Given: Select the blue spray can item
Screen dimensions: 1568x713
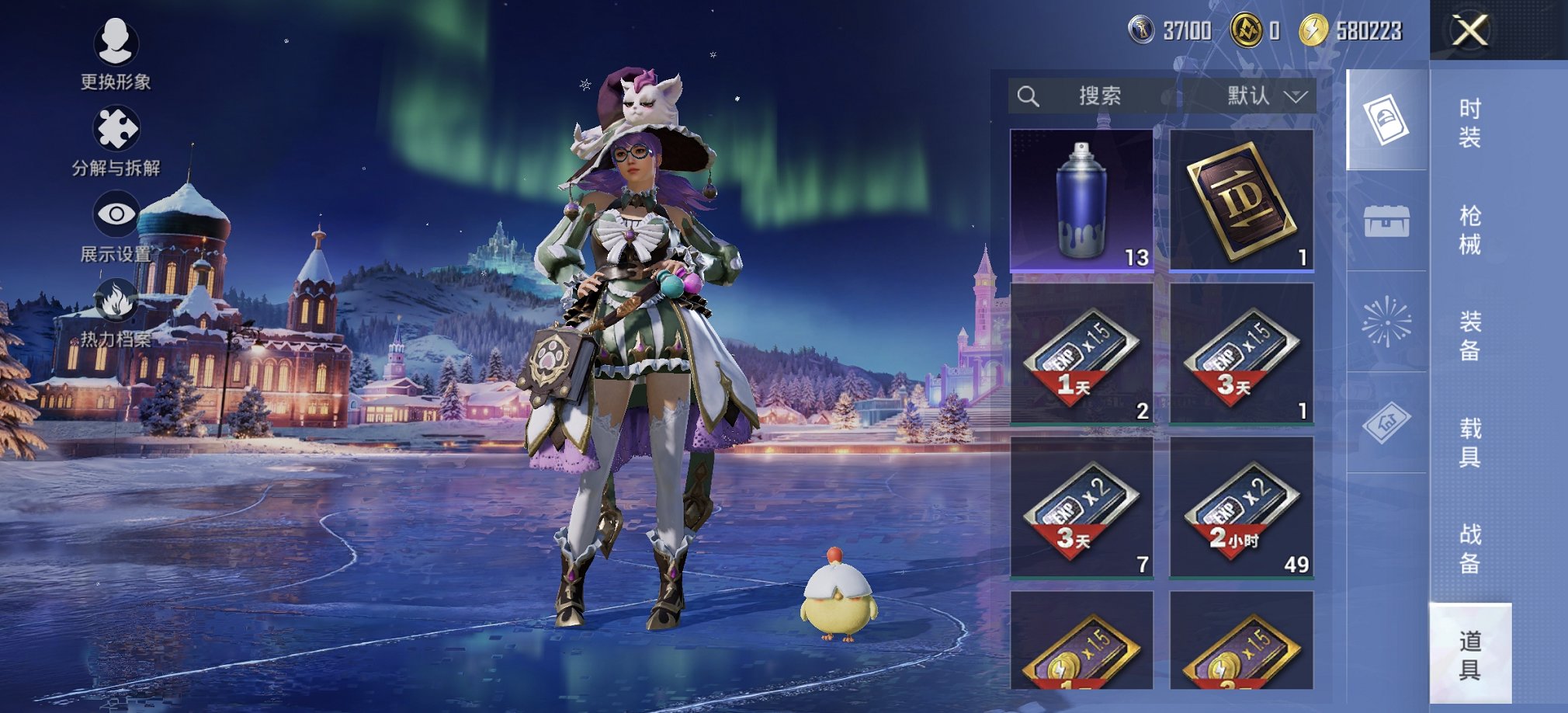Looking at the screenshot, I should pyautogui.click(x=1081, y=200).
